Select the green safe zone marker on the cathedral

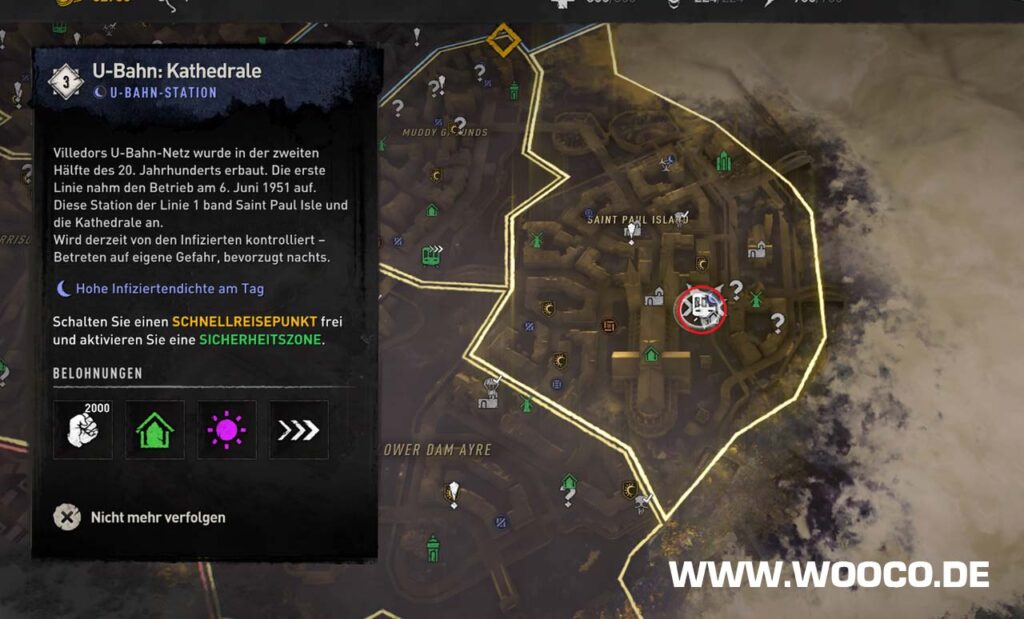(x=651, y=354)
